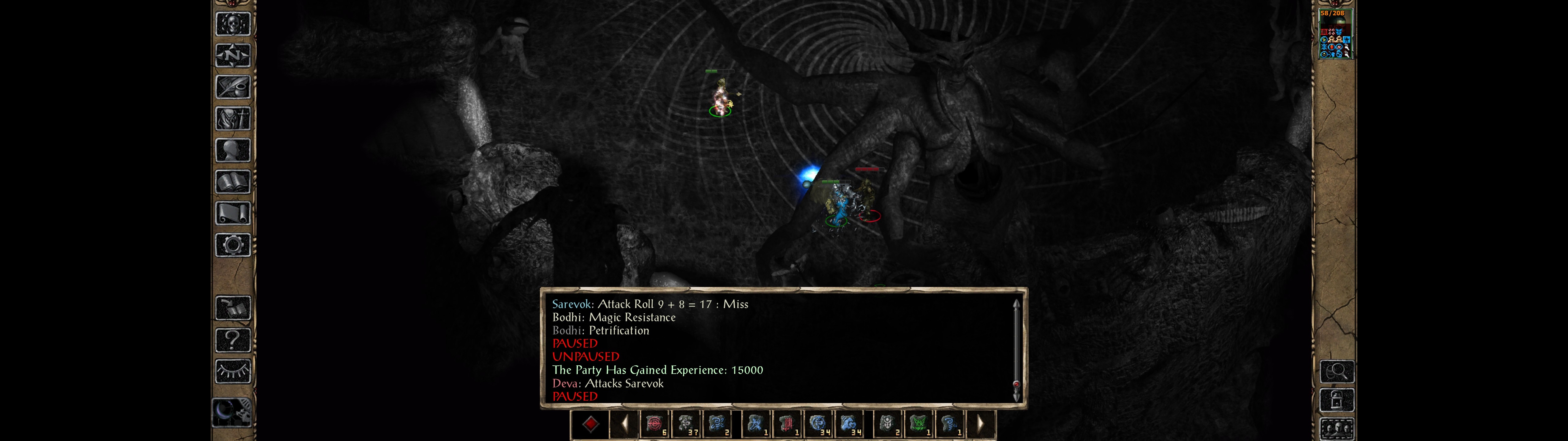Cancel with the red diamond button
This screenshot has height=441, width=1568.
click(x=590, y=424)
